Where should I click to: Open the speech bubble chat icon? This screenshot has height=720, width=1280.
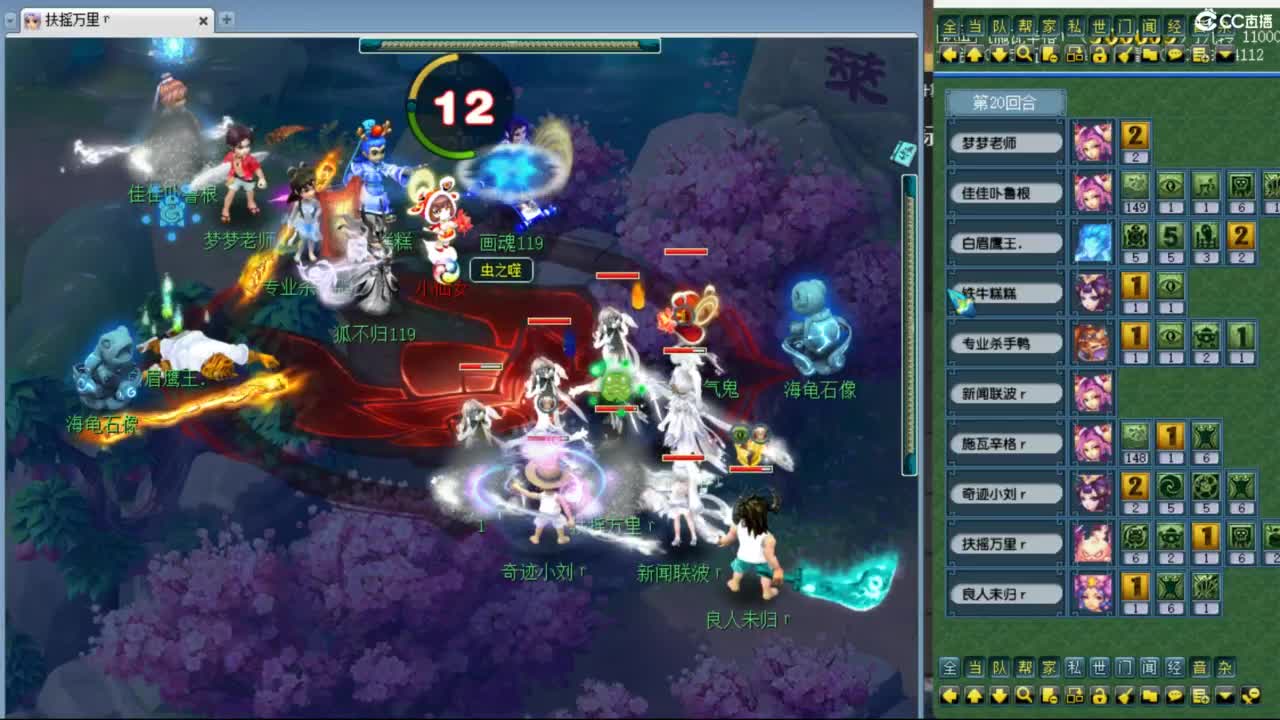1174,694
